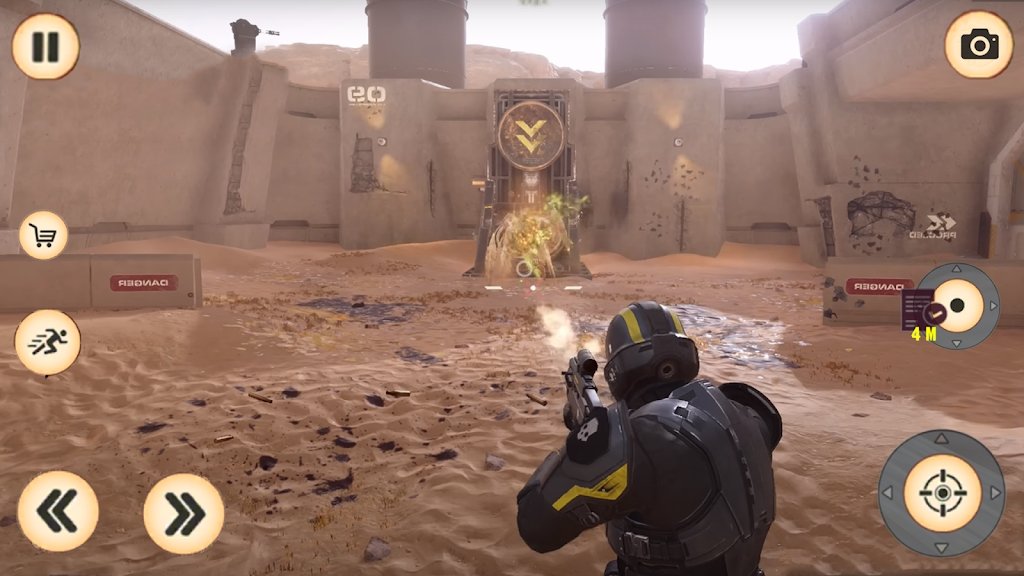Screen dimensions: 1024x576
Task: Toggle the sprint running-man button
Action: [47, 343]
